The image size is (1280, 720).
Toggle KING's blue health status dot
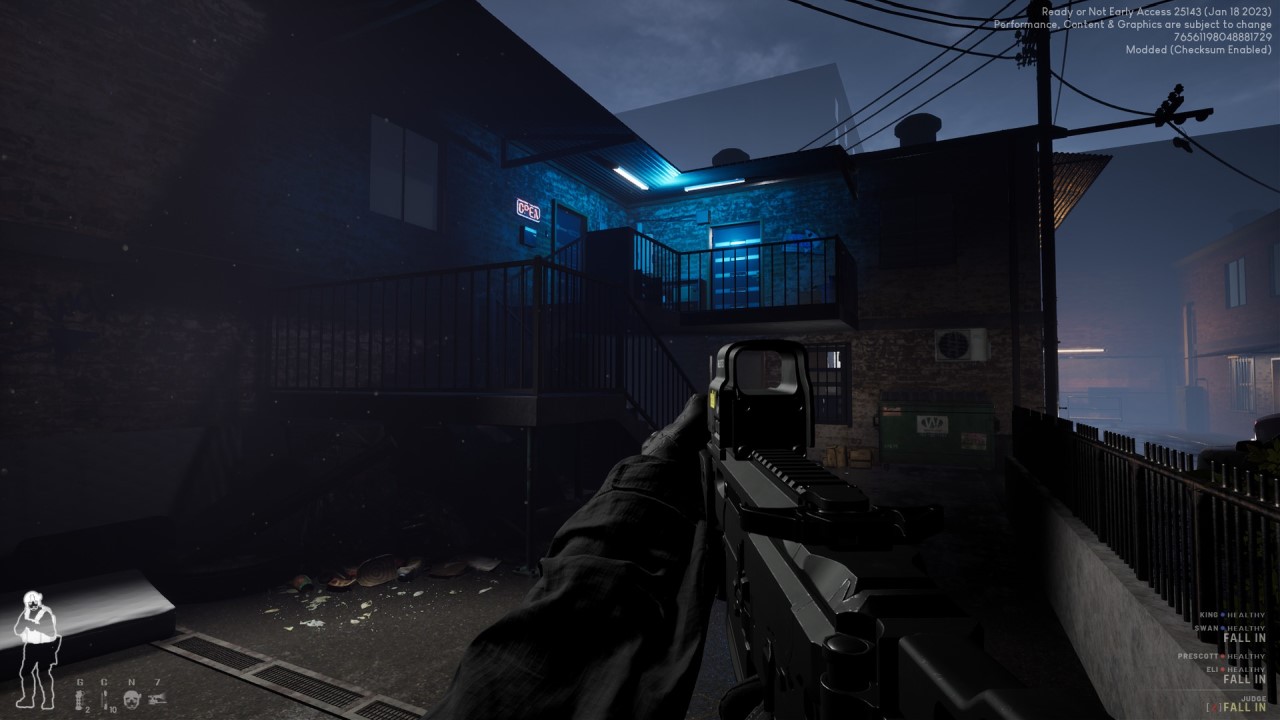coord(1223,614)
